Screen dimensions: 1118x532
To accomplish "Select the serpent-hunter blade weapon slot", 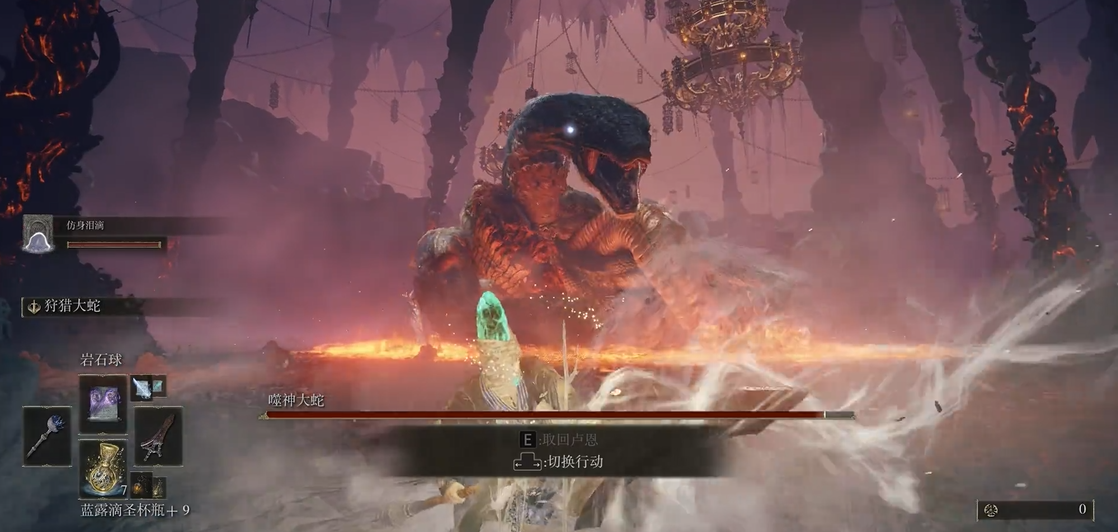I will (159, 436).
